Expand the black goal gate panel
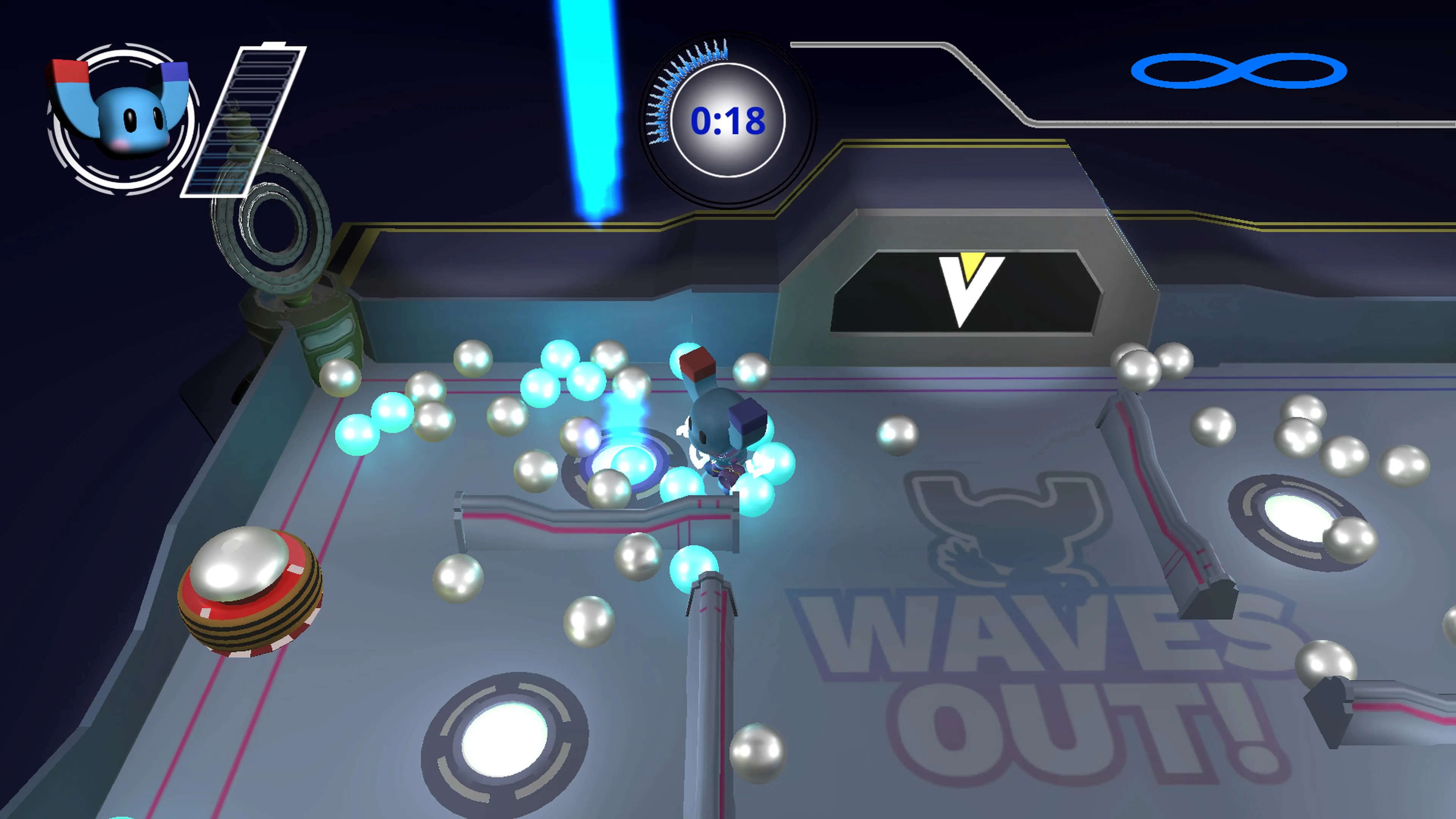Screen dimensions: 1456x819 (x=961, y=294)
